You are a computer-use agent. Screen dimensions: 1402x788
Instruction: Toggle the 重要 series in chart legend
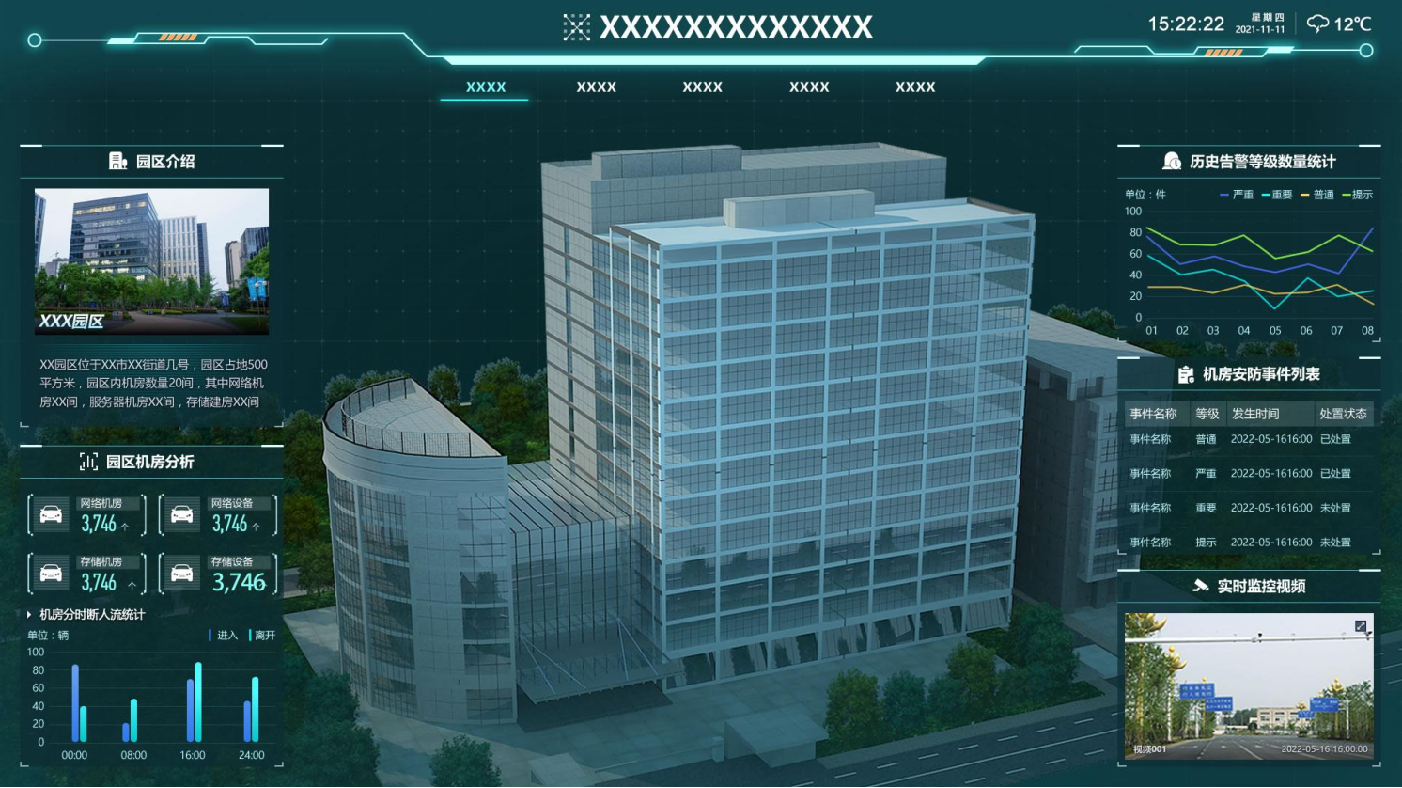tap(1277, 194)
